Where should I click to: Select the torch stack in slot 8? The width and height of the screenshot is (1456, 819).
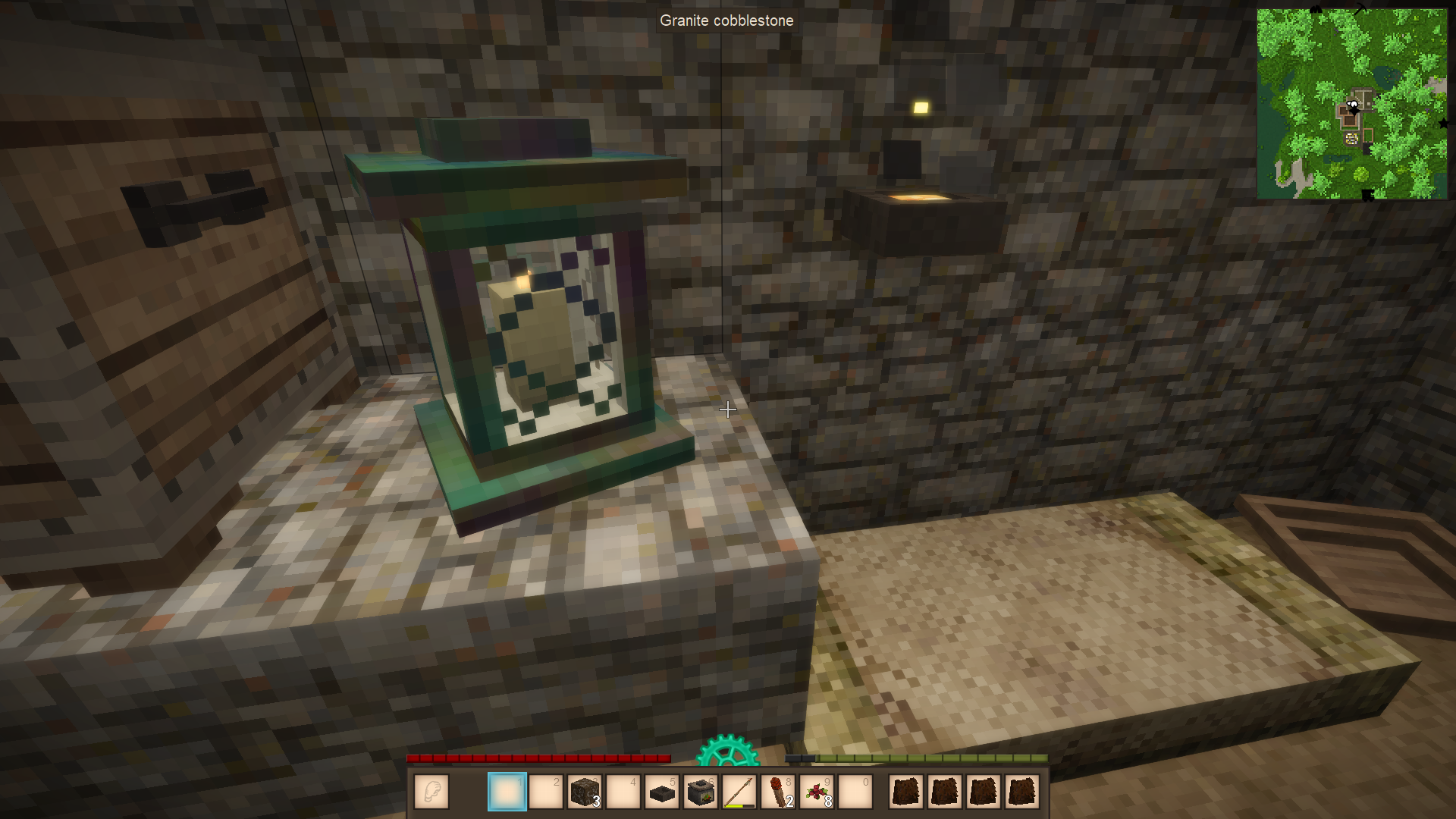point(778,792)
